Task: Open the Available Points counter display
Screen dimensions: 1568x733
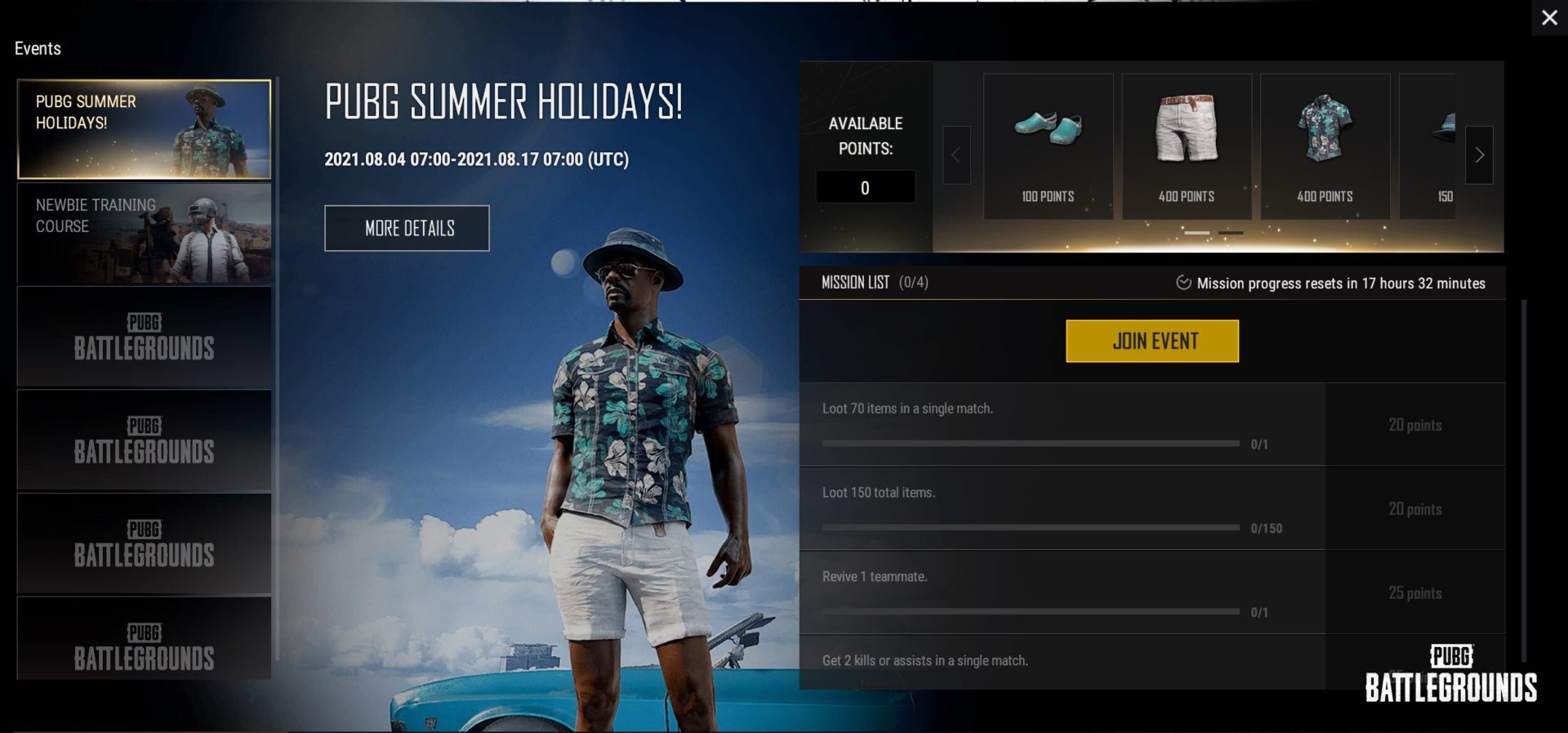Action: tap(865, 186)
